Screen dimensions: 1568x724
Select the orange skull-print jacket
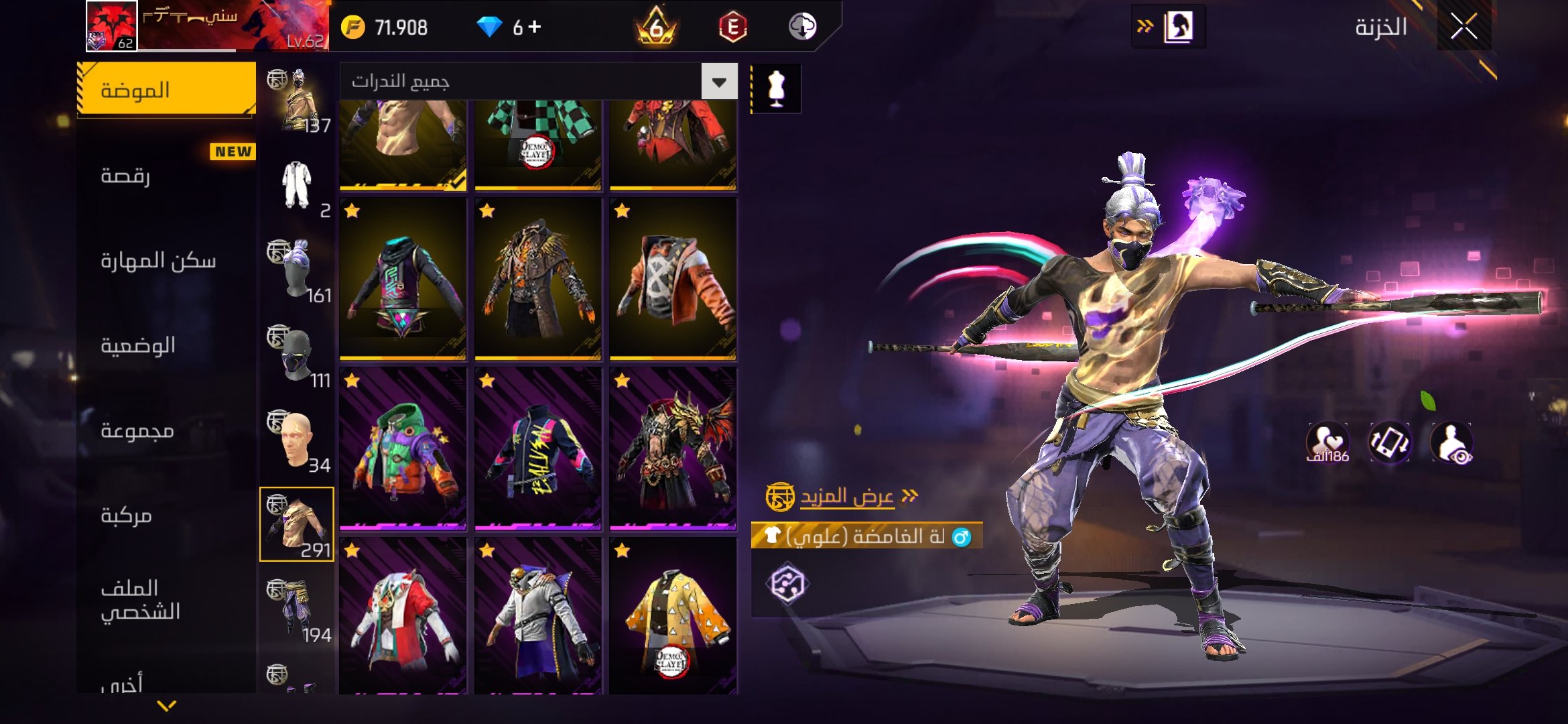tap(673, 279)
